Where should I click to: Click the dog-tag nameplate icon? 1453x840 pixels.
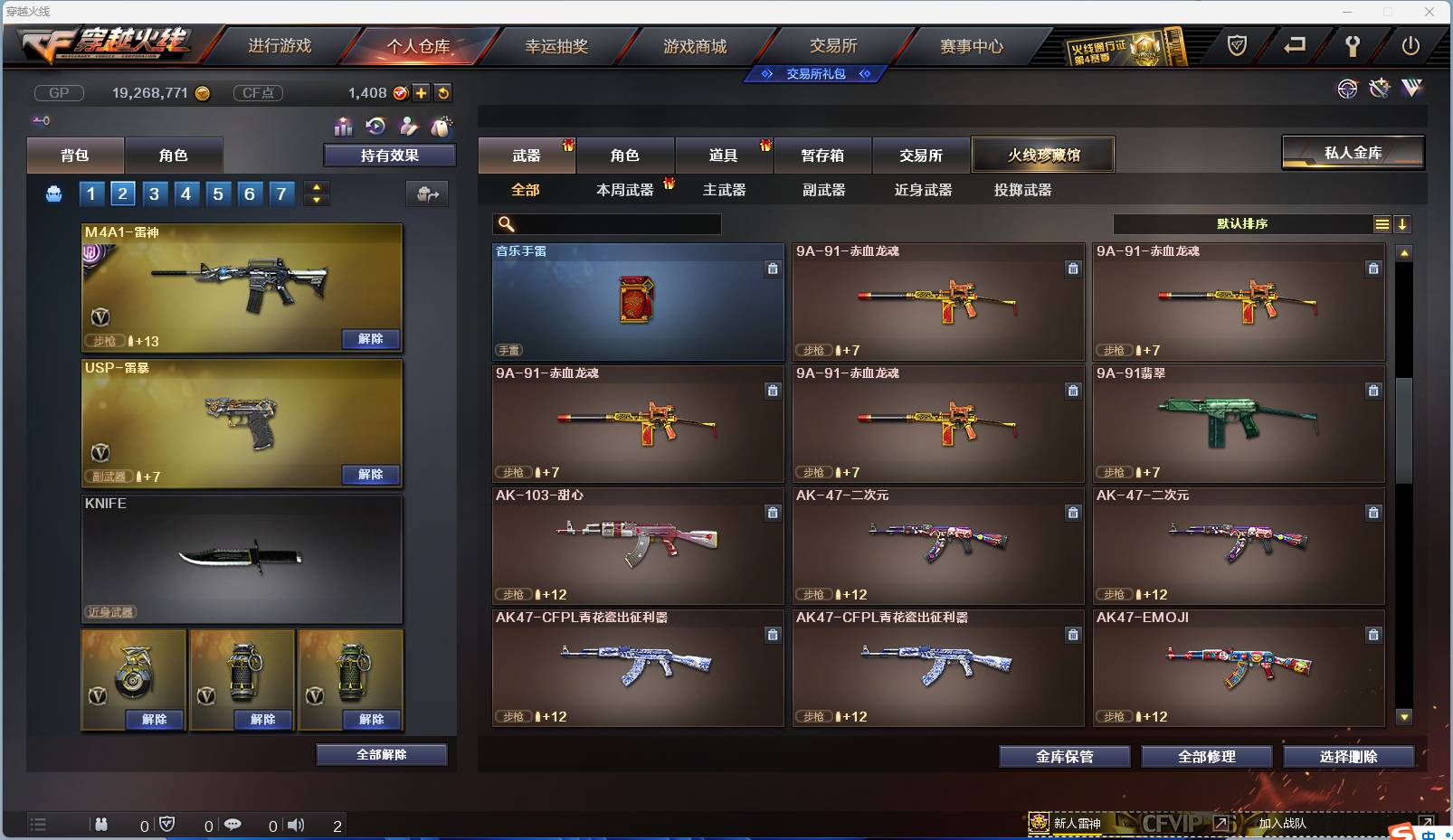click(x=440, y=127)
